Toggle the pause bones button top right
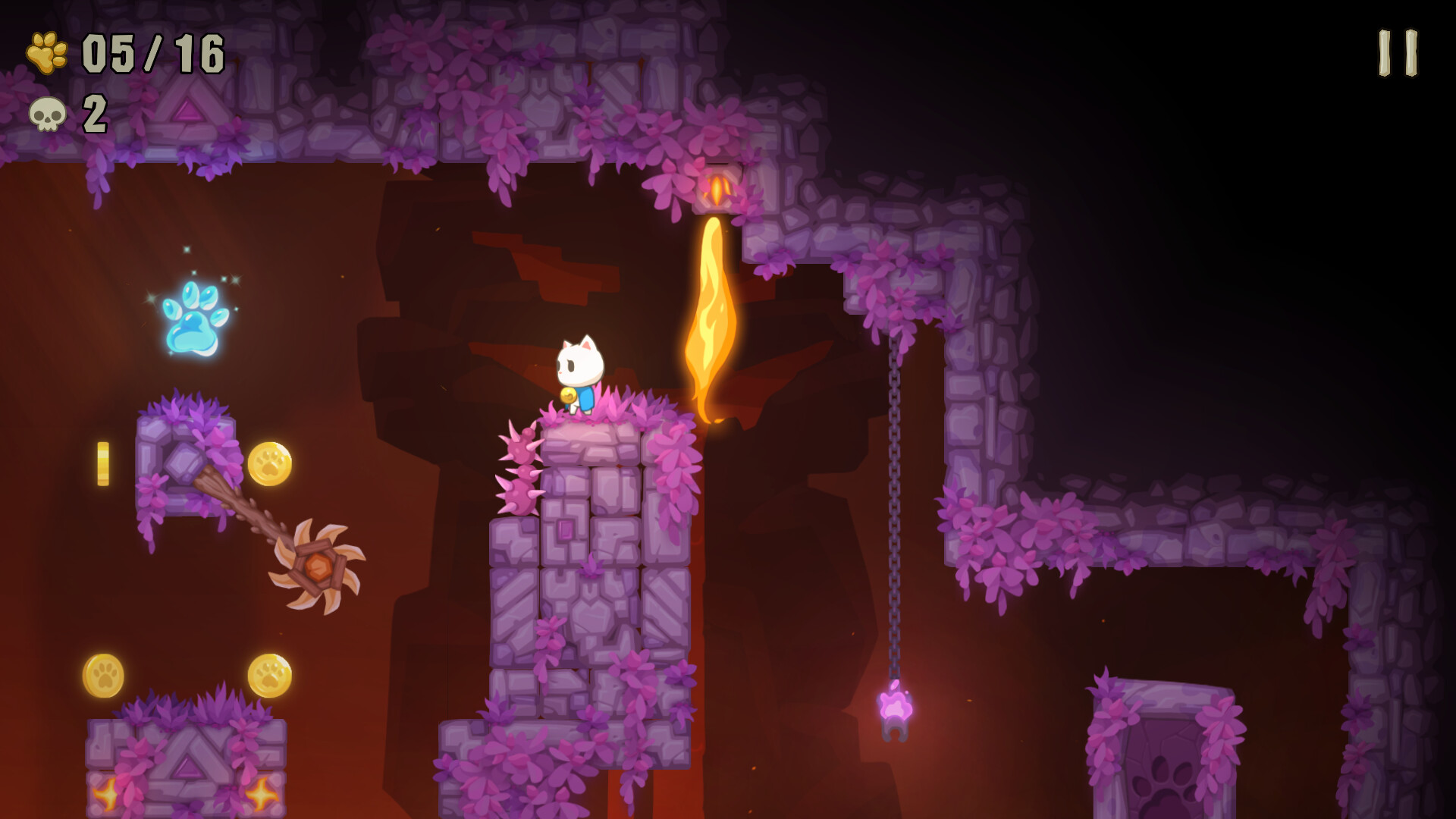 (x=1396, y=53)
